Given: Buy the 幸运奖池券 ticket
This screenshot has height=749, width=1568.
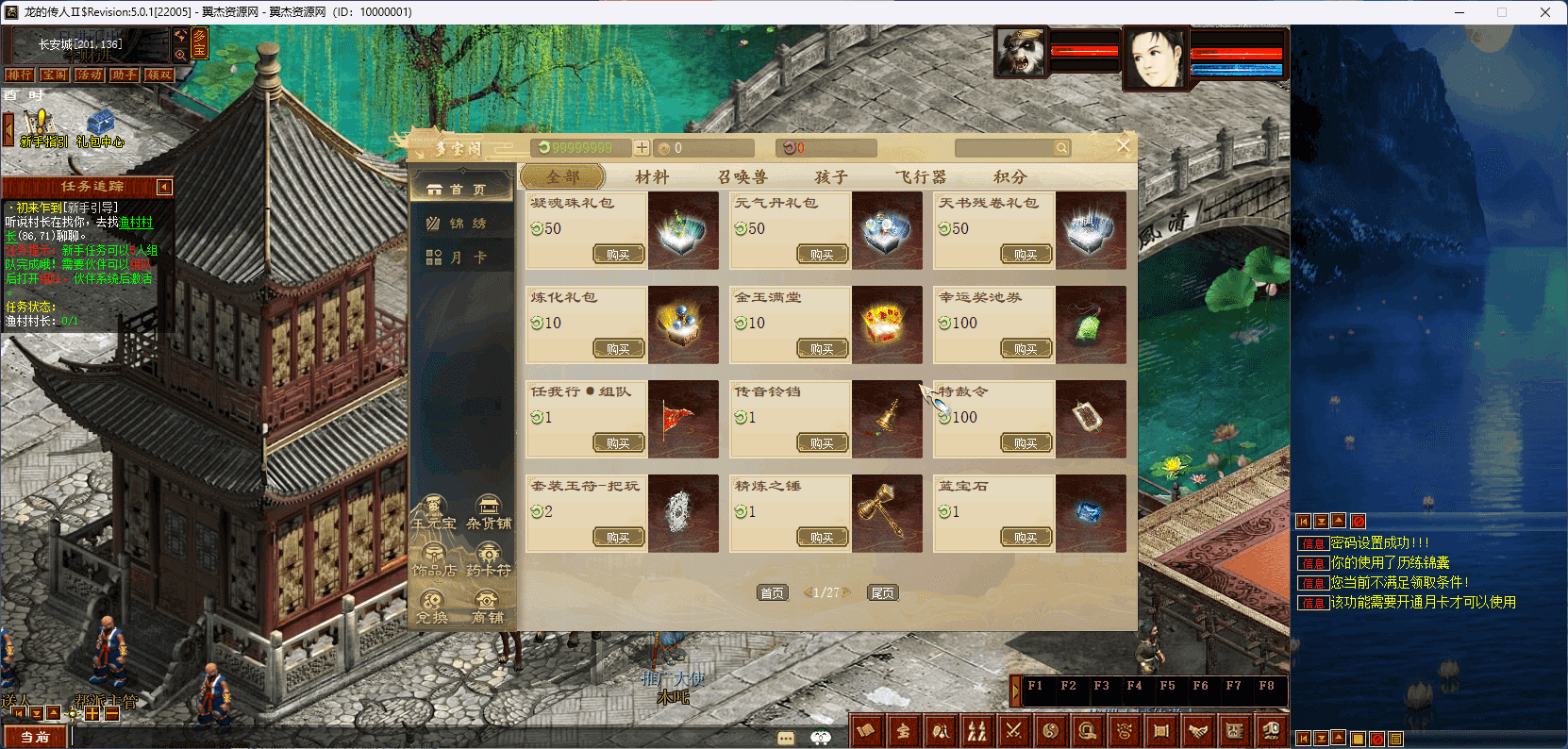Looking at the screenshot, I should [1026, 349].
